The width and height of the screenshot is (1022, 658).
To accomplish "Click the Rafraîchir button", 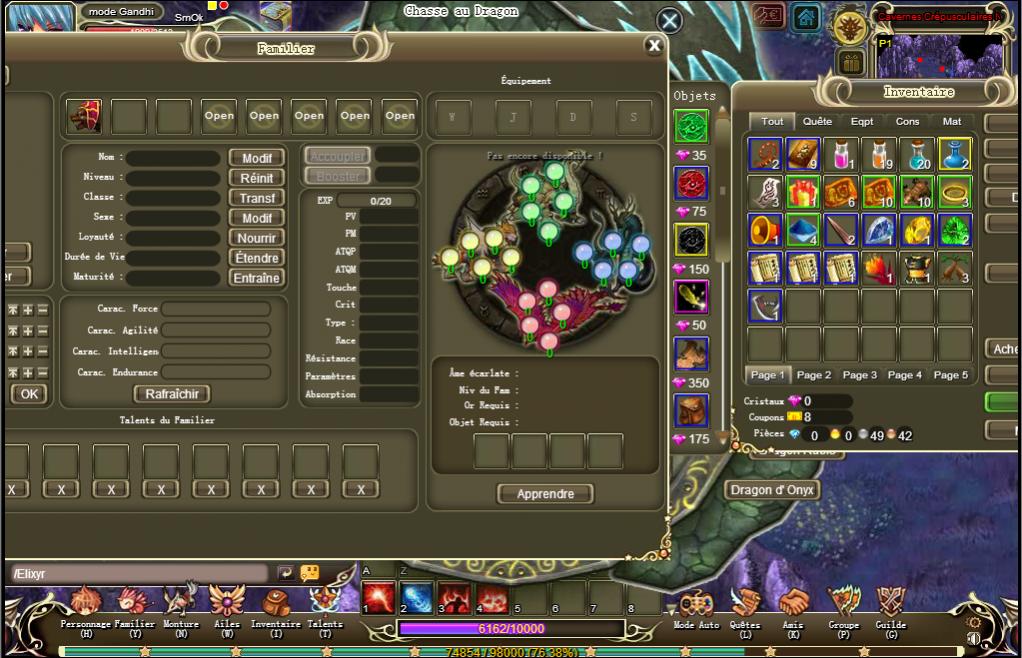I will pyautogui.click(x=173, y=394).
